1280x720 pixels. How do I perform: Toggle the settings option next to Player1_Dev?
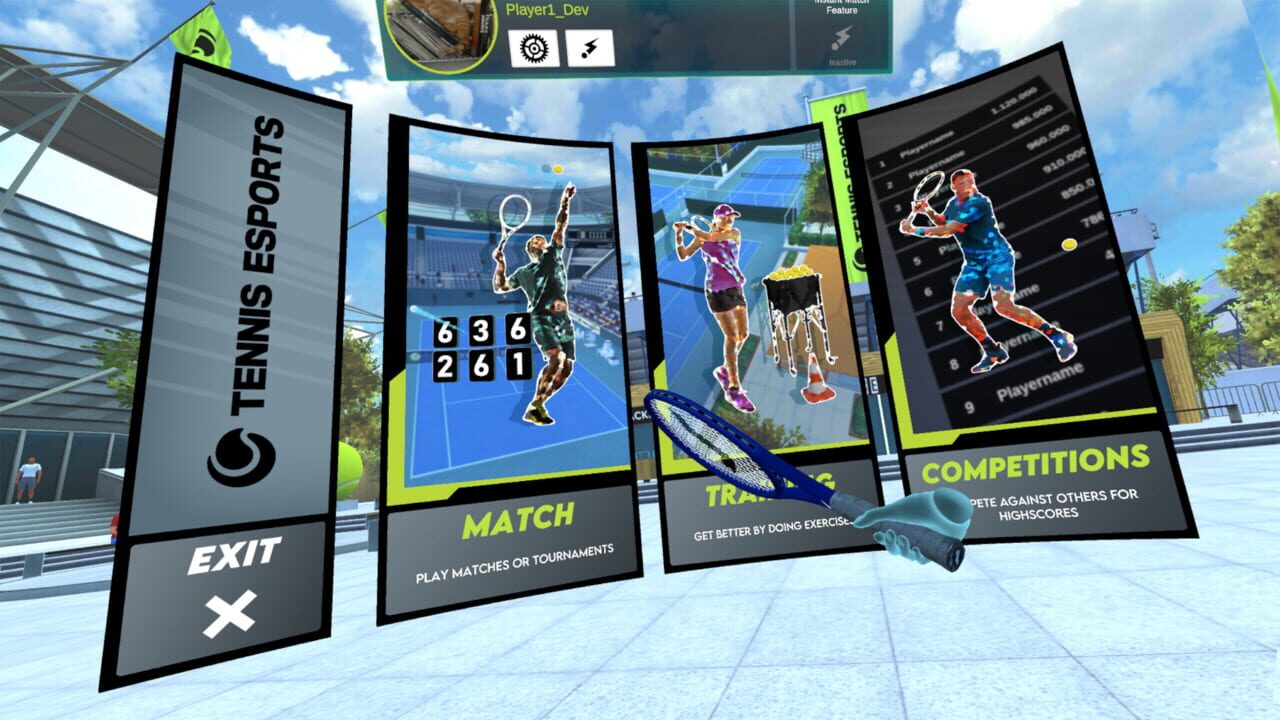[x=533, y=46]
